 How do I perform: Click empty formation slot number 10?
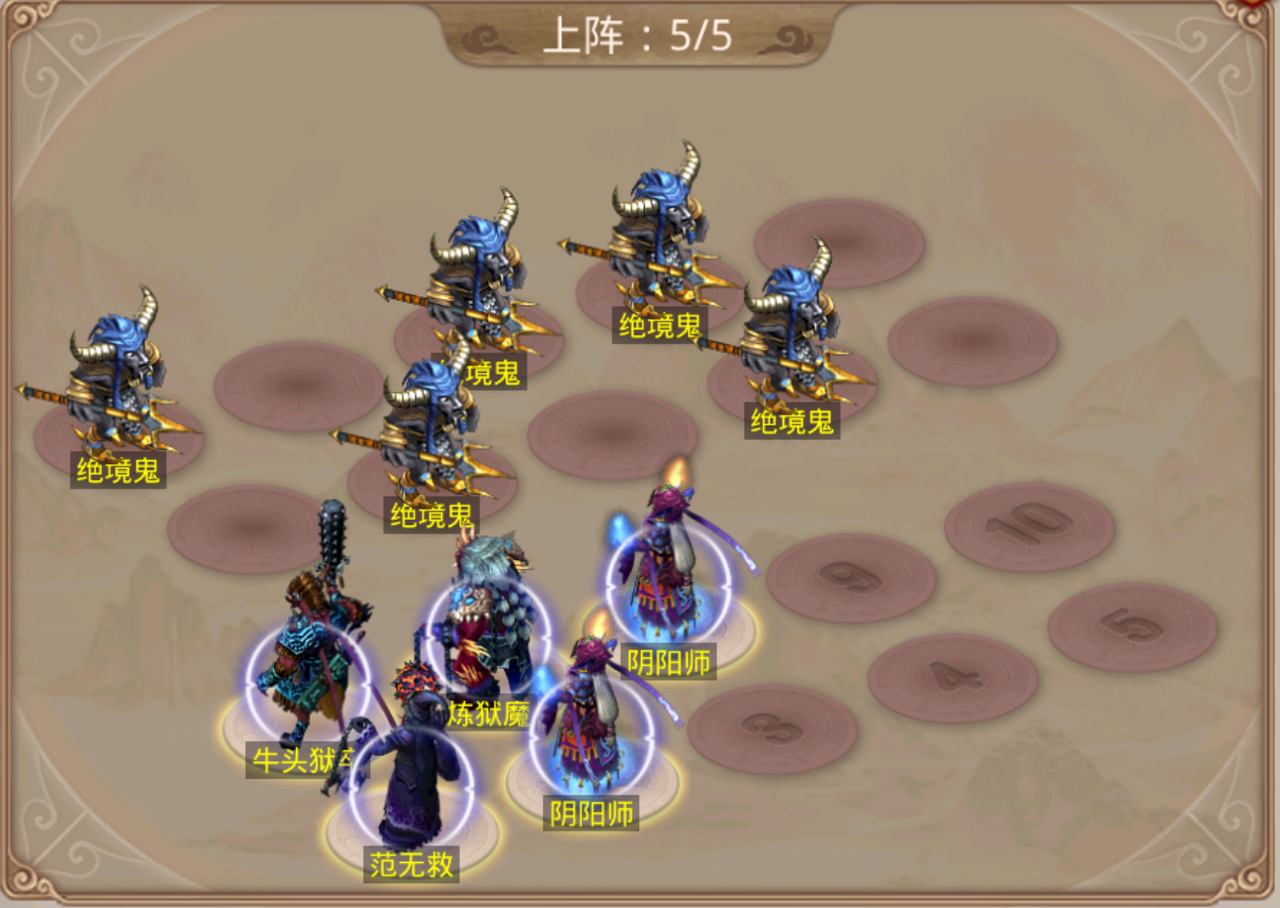(x=1029, y=526)
